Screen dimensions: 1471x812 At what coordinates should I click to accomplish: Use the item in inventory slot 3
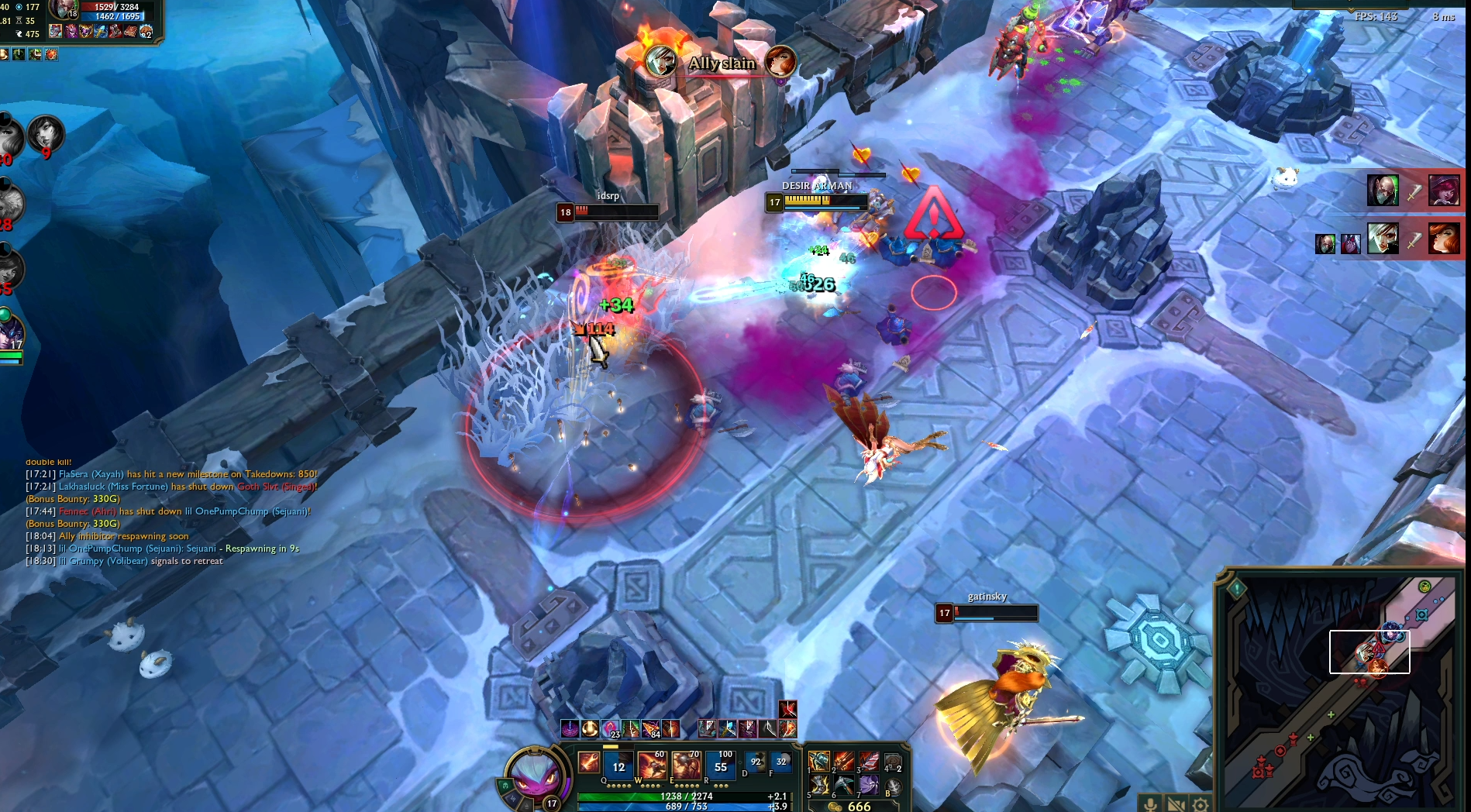point(869,761)
